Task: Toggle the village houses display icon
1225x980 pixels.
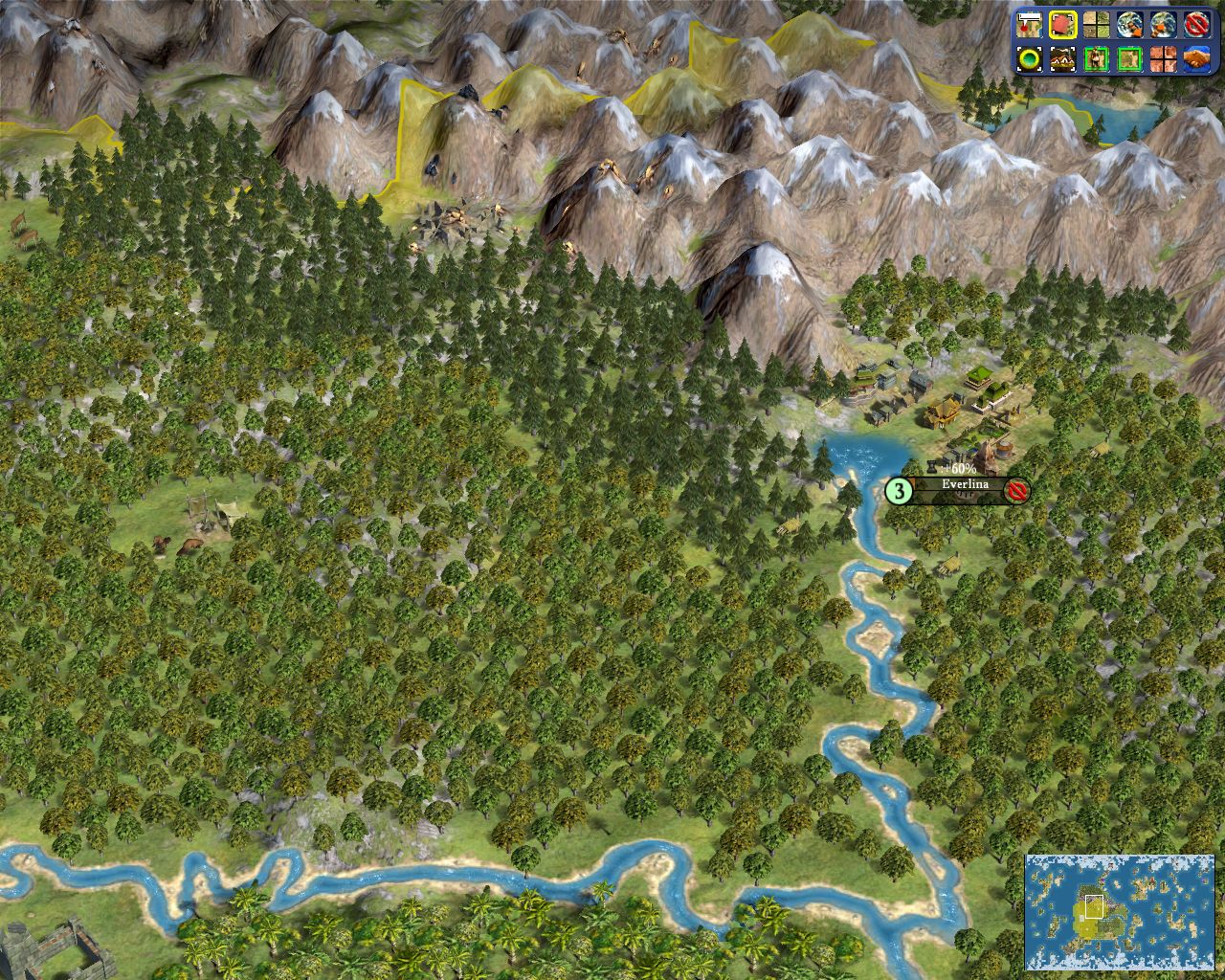Action: [1062, 59]
